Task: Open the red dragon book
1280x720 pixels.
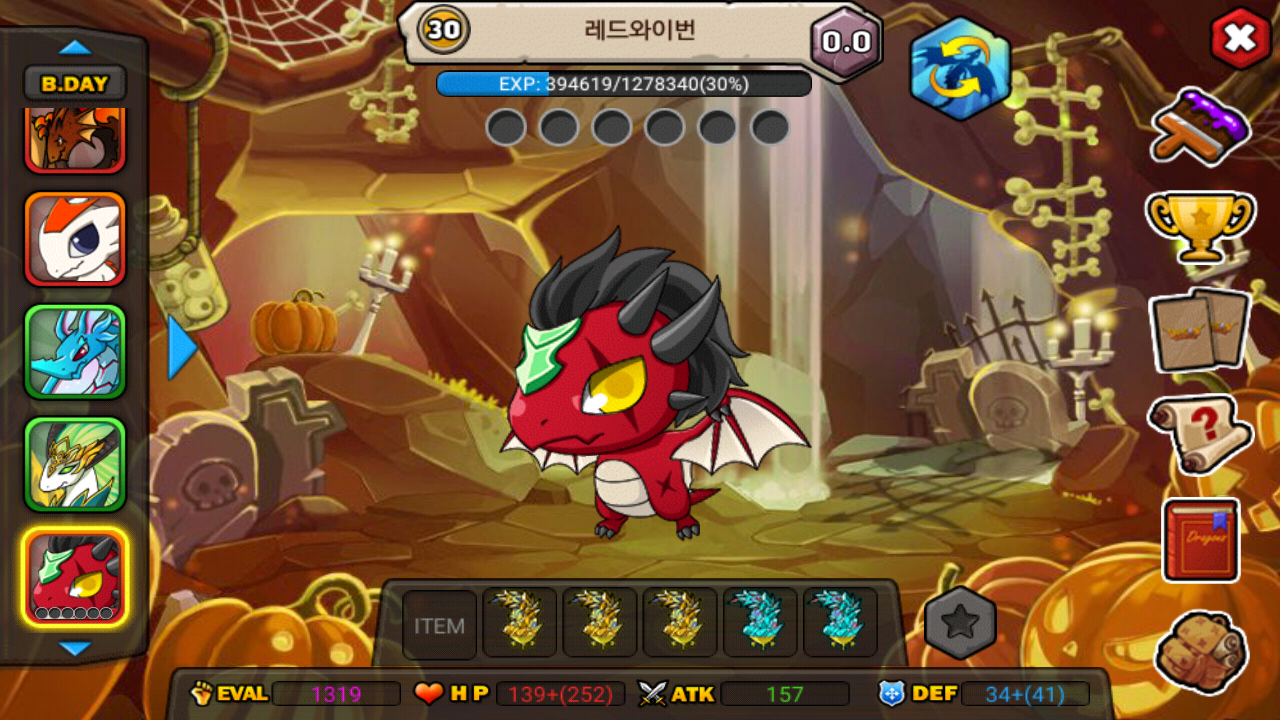Action: pos(1201,540)
